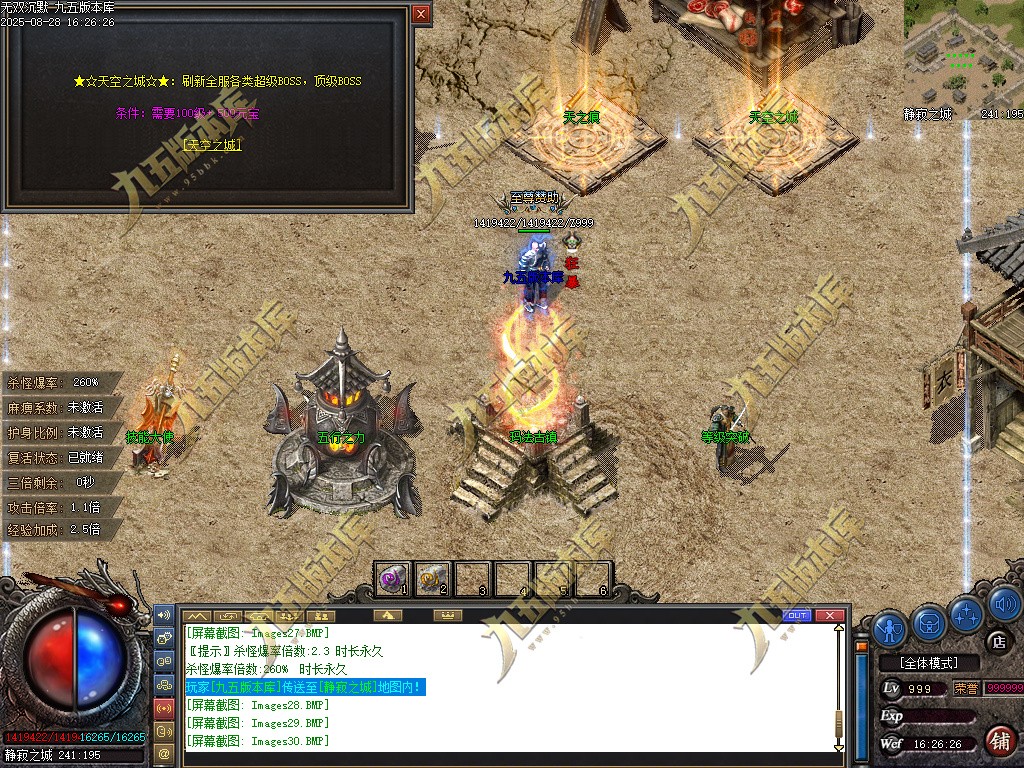Viewport: 1024px width, 768px height.
Task: Open the minimap in the corner
Action: click(x=963, y=55)
